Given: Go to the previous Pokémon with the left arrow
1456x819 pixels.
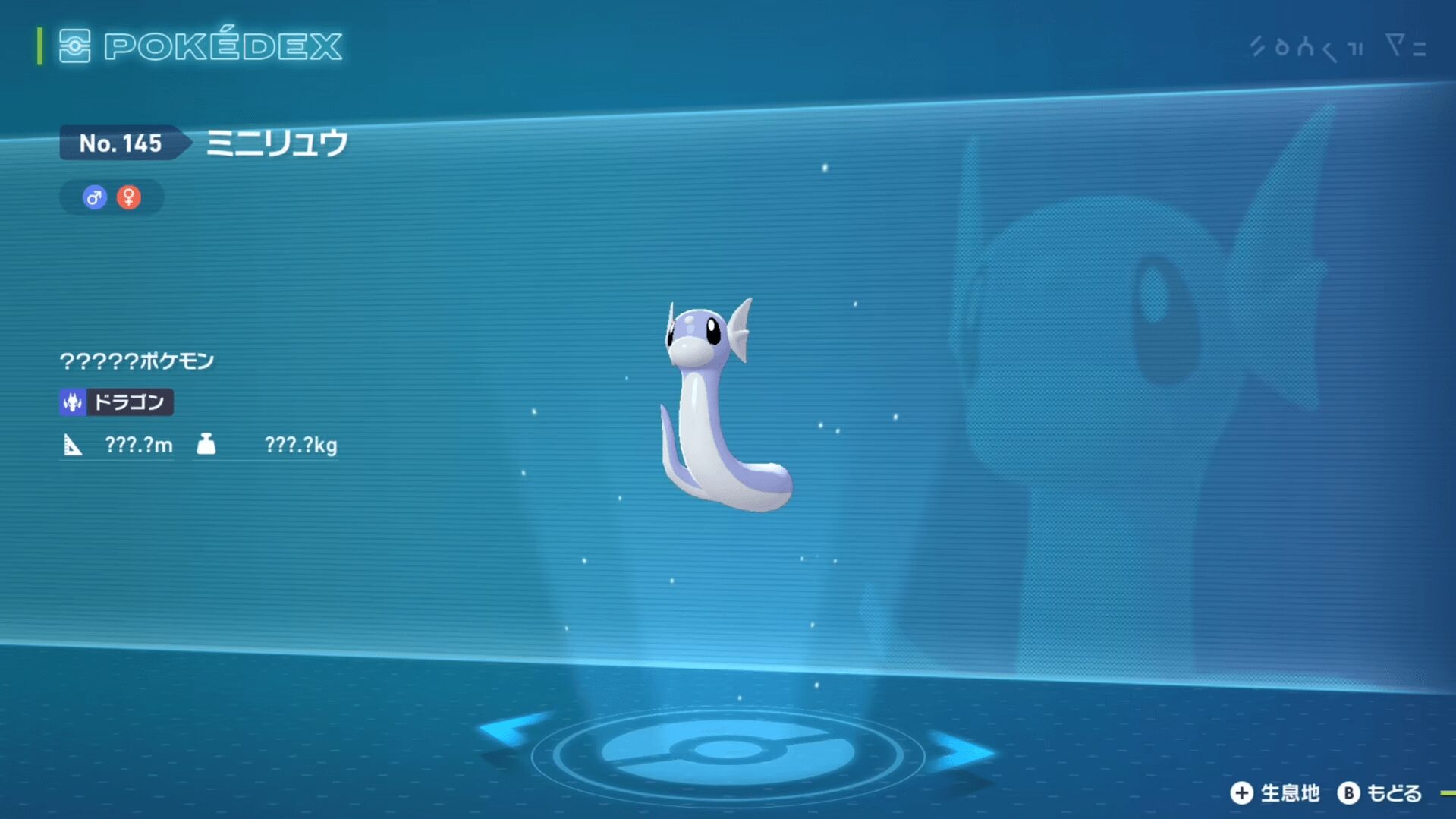Looking at the screenshot, I should coord(510,730).
